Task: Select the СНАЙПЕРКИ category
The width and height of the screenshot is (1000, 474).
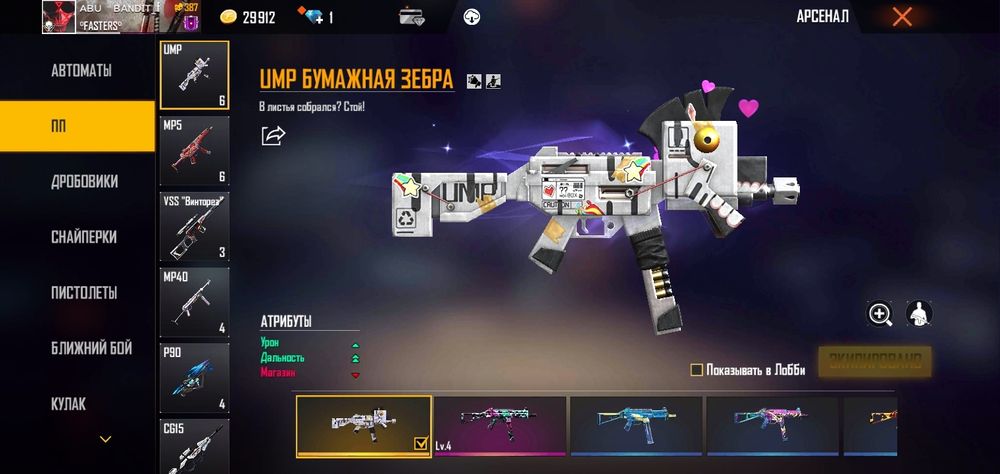Action: point(84,238)
